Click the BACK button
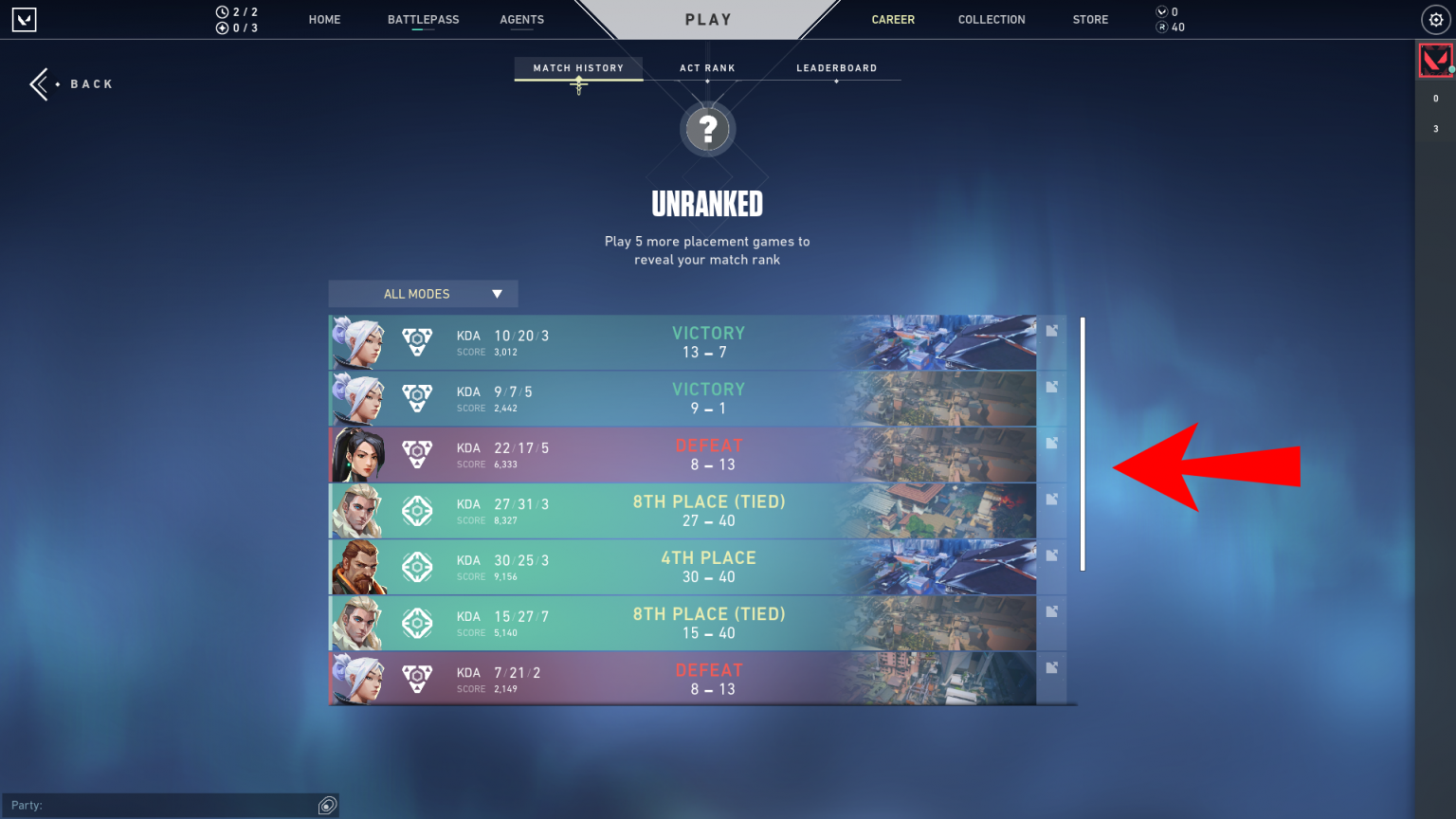Screen dimensions: 1456x819 [71, 83]
